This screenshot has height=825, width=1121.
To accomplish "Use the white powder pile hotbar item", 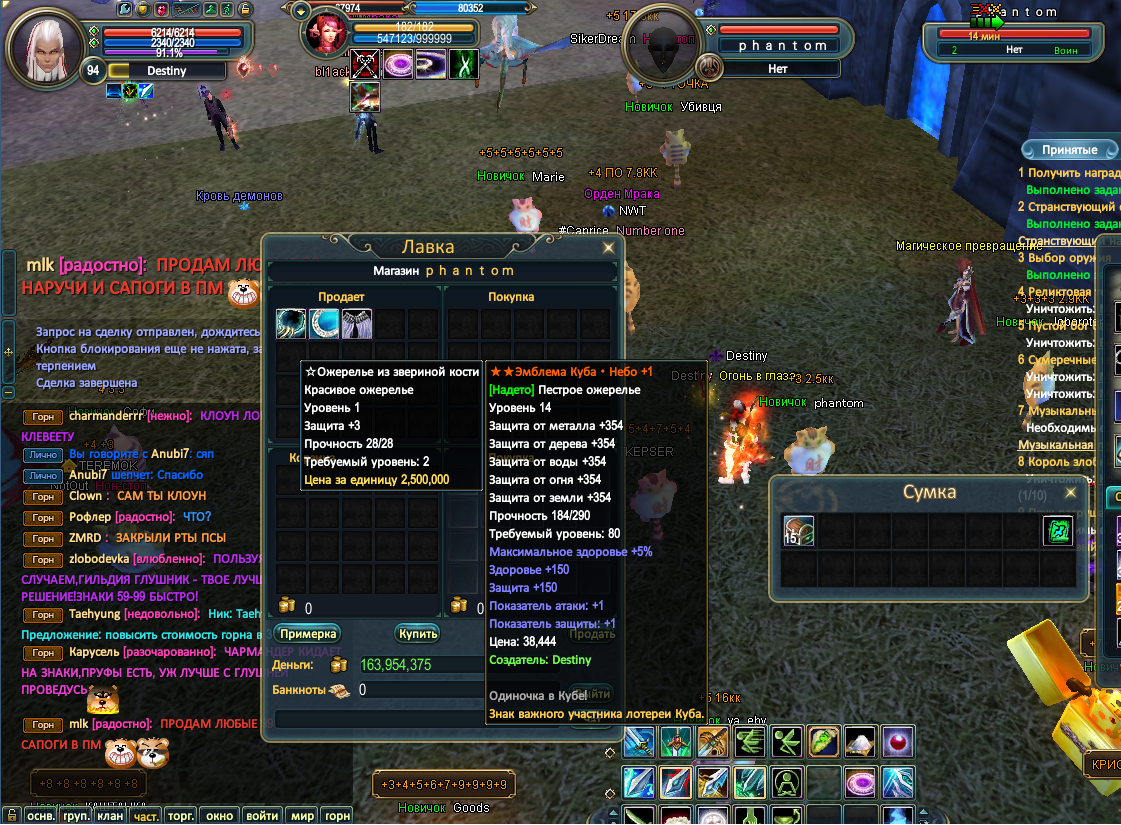I will (x=860, y=742).
